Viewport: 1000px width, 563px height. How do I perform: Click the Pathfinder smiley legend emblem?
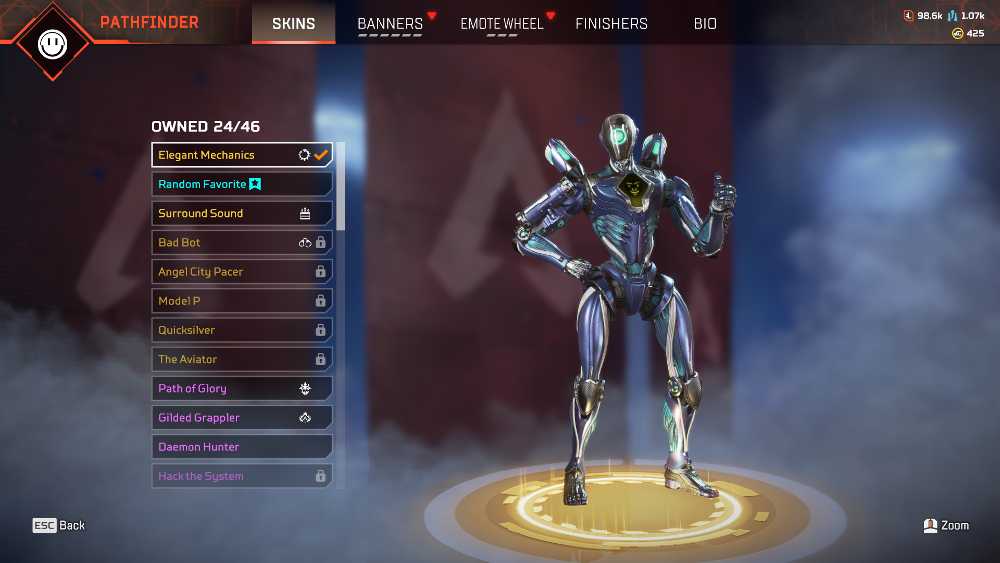51,42
